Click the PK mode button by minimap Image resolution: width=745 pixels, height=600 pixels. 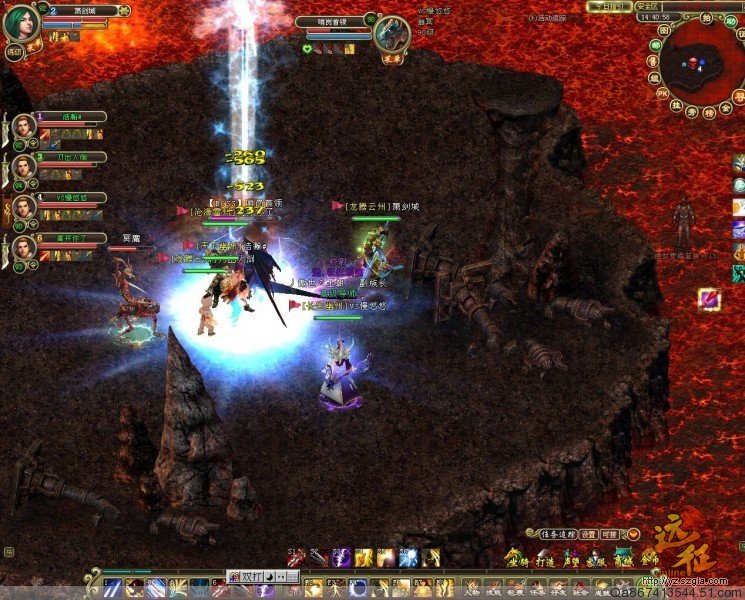coord(662,93)
